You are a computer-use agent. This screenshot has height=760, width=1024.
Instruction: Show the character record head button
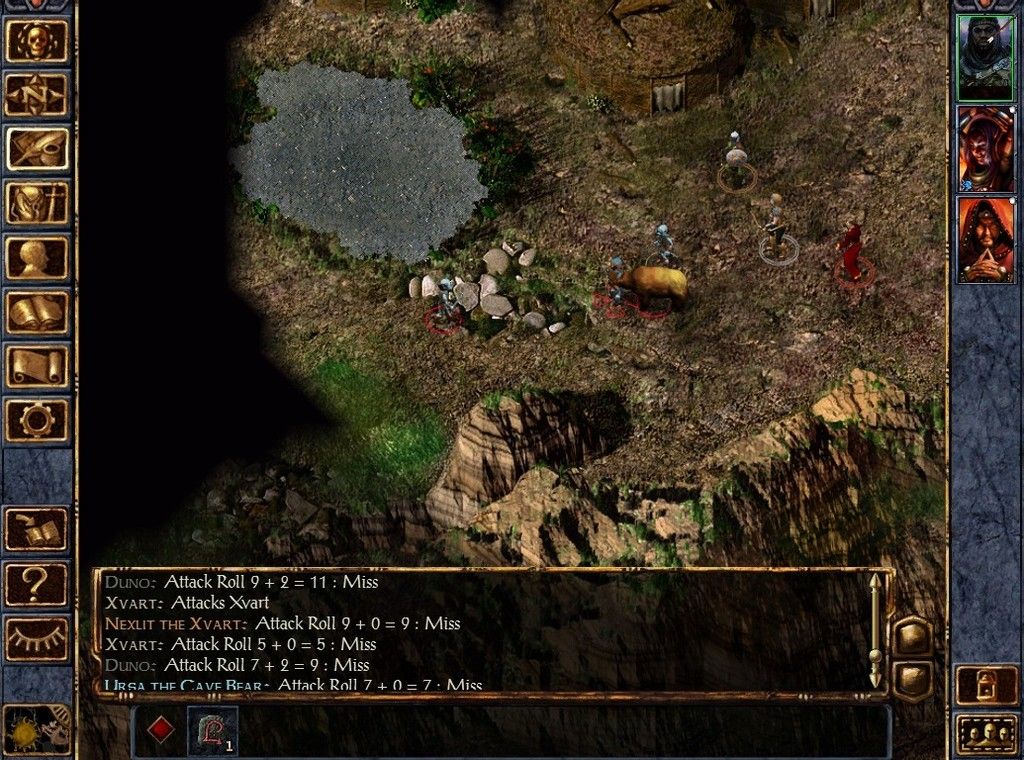point(38,257)
